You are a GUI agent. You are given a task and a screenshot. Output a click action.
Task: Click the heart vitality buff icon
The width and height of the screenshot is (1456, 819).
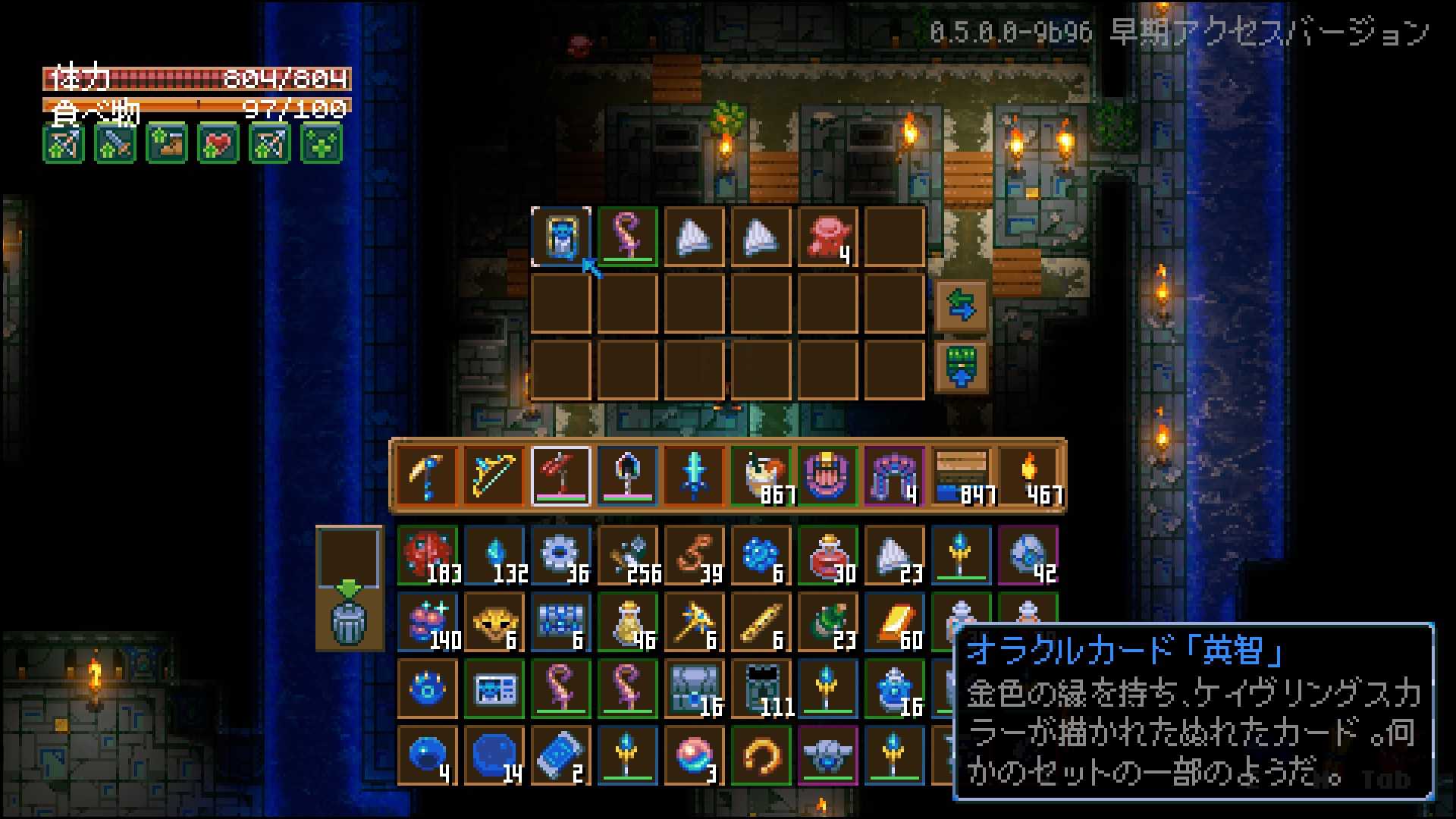[x=218, y=144]
